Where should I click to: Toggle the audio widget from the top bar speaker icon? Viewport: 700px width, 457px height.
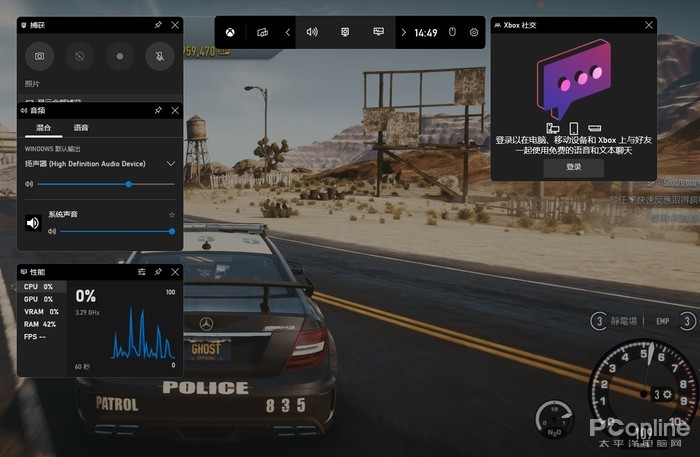pos(312,32)
